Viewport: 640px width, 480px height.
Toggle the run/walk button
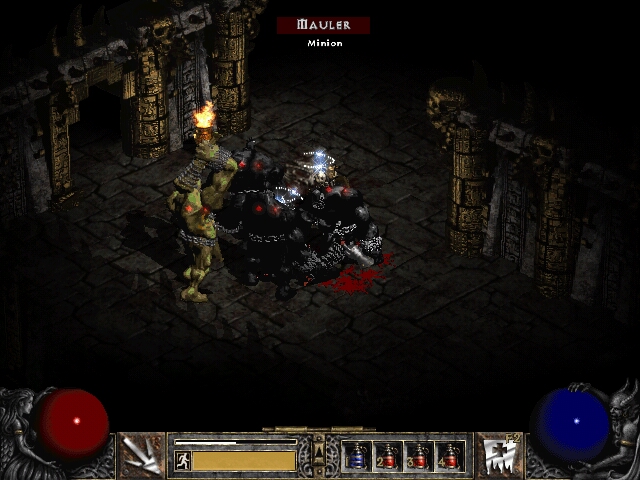point(183,460)
